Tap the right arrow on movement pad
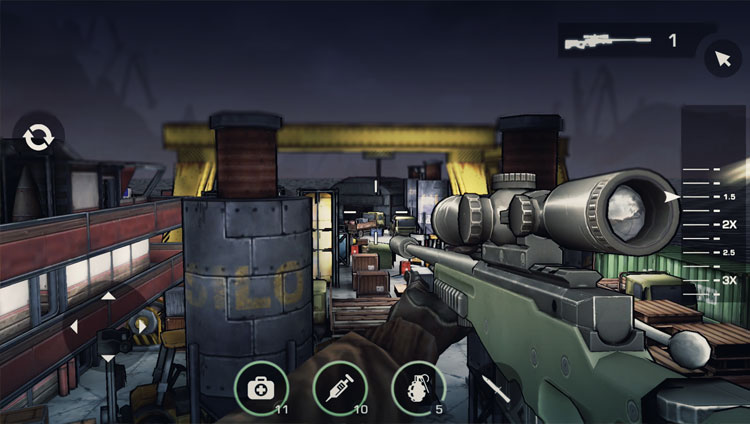 (141, 326)
